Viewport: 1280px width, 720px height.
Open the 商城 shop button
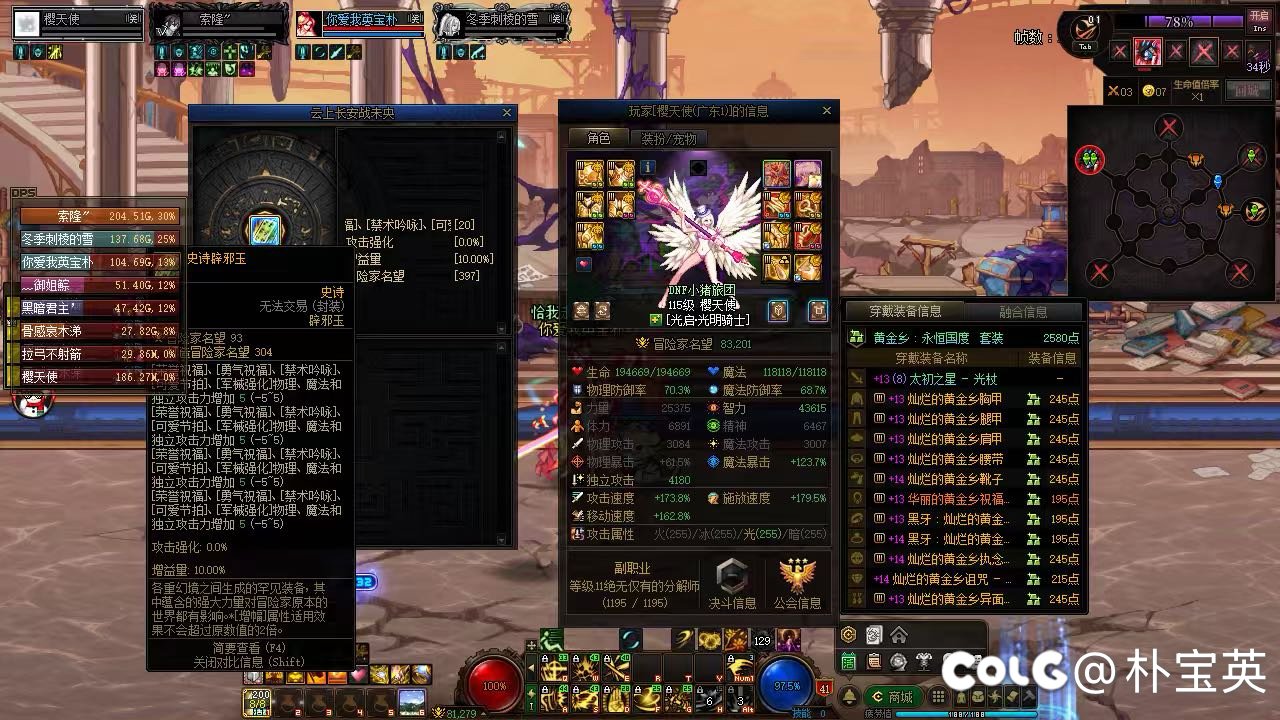893,696
